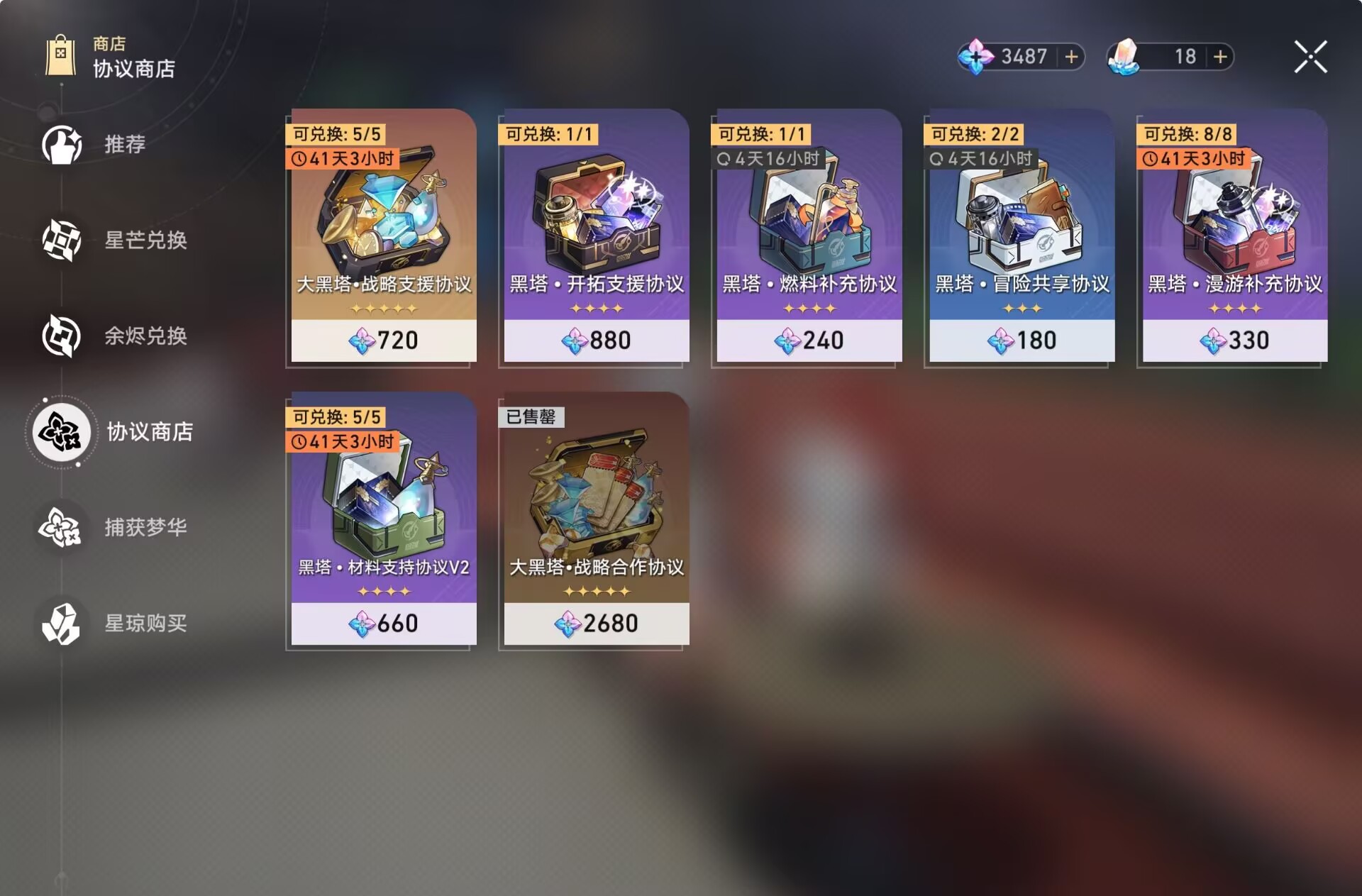Screen dimensions: 1362x896
Task: Open the 星芒兑换 shop section
Action: click(x=62, y=240)
